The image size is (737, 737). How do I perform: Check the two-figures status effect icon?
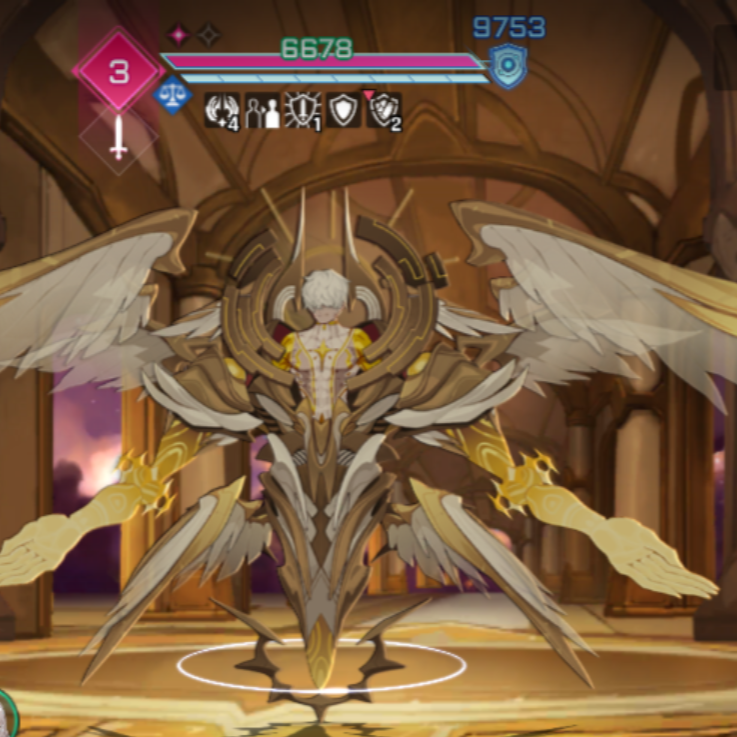point(262,110)
